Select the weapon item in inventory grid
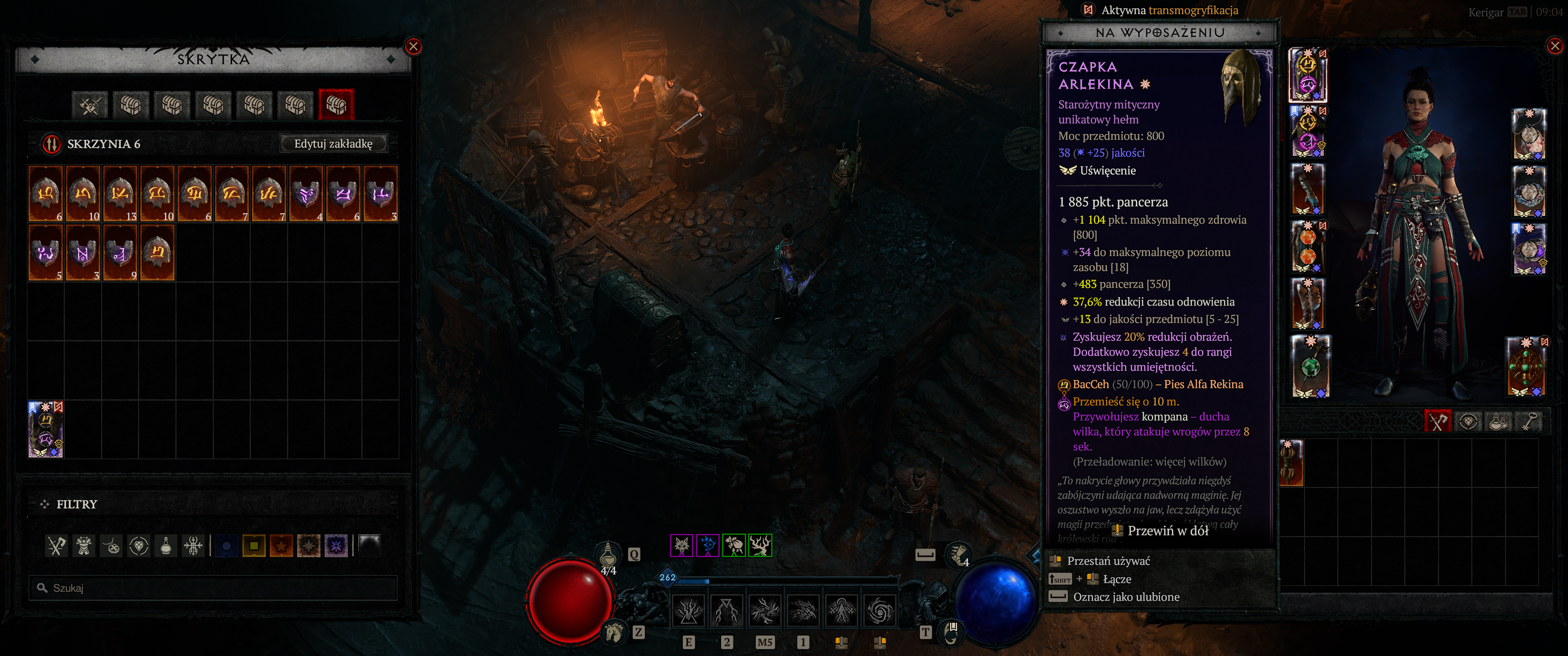 1291,462
